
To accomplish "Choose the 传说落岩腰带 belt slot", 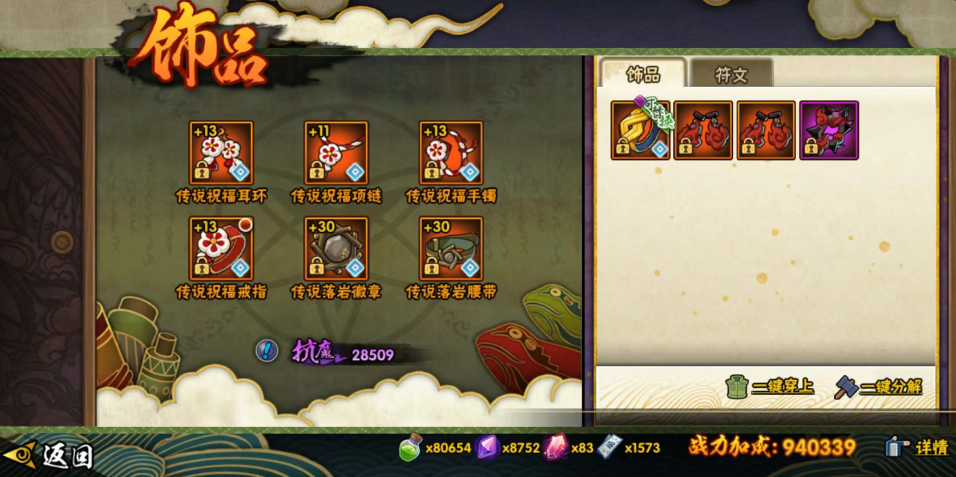I will 451,248.
